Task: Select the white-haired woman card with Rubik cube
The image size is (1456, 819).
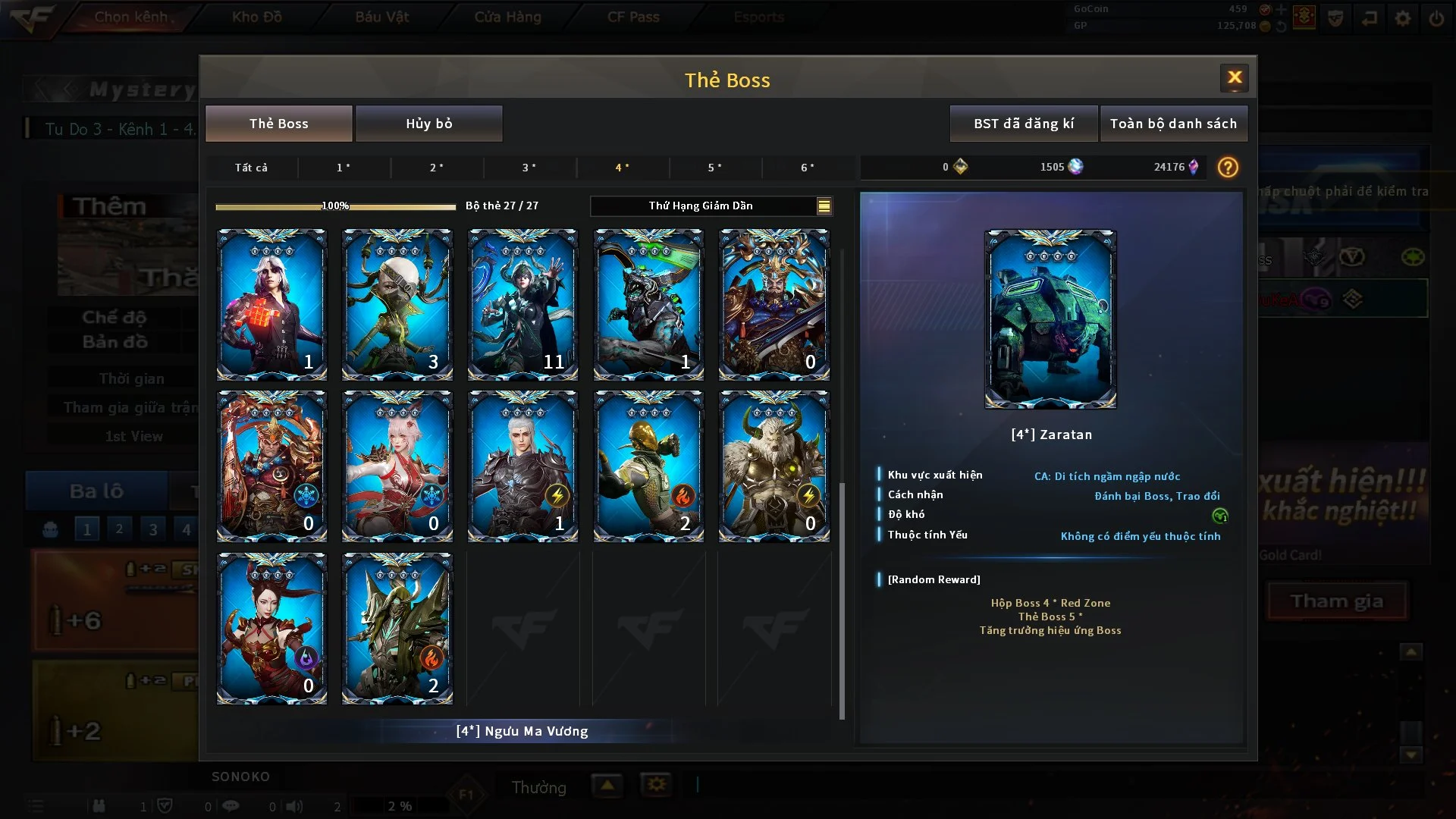Action: click(x=271, y=305)
